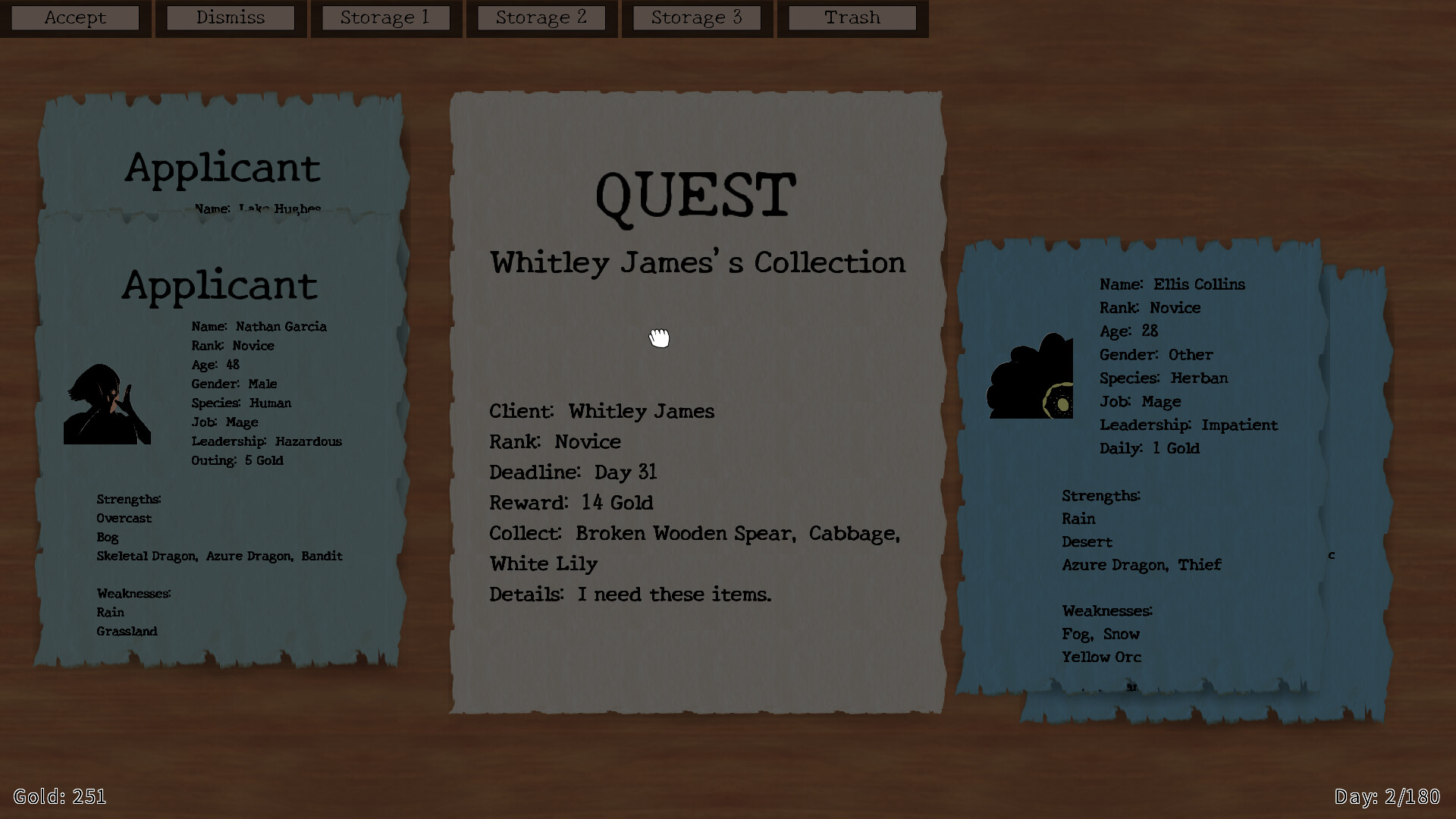The width and height of the screenshot is (1456, 819).
Task: Select Ellis Collins's portrait image
Action: pyautogui.click(x=1029, y=375)
